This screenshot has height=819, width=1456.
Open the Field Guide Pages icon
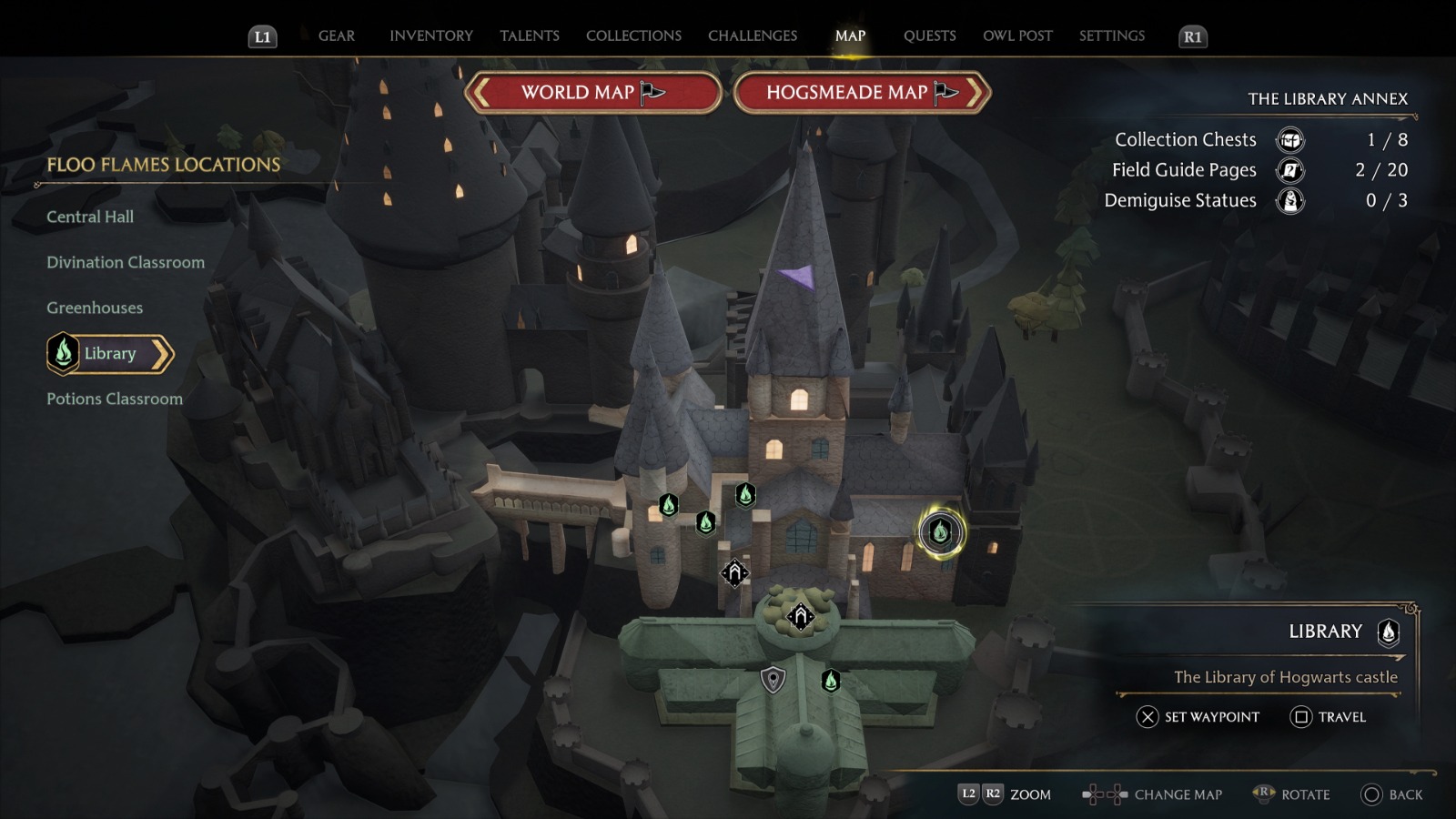[x=1289, y=170]
